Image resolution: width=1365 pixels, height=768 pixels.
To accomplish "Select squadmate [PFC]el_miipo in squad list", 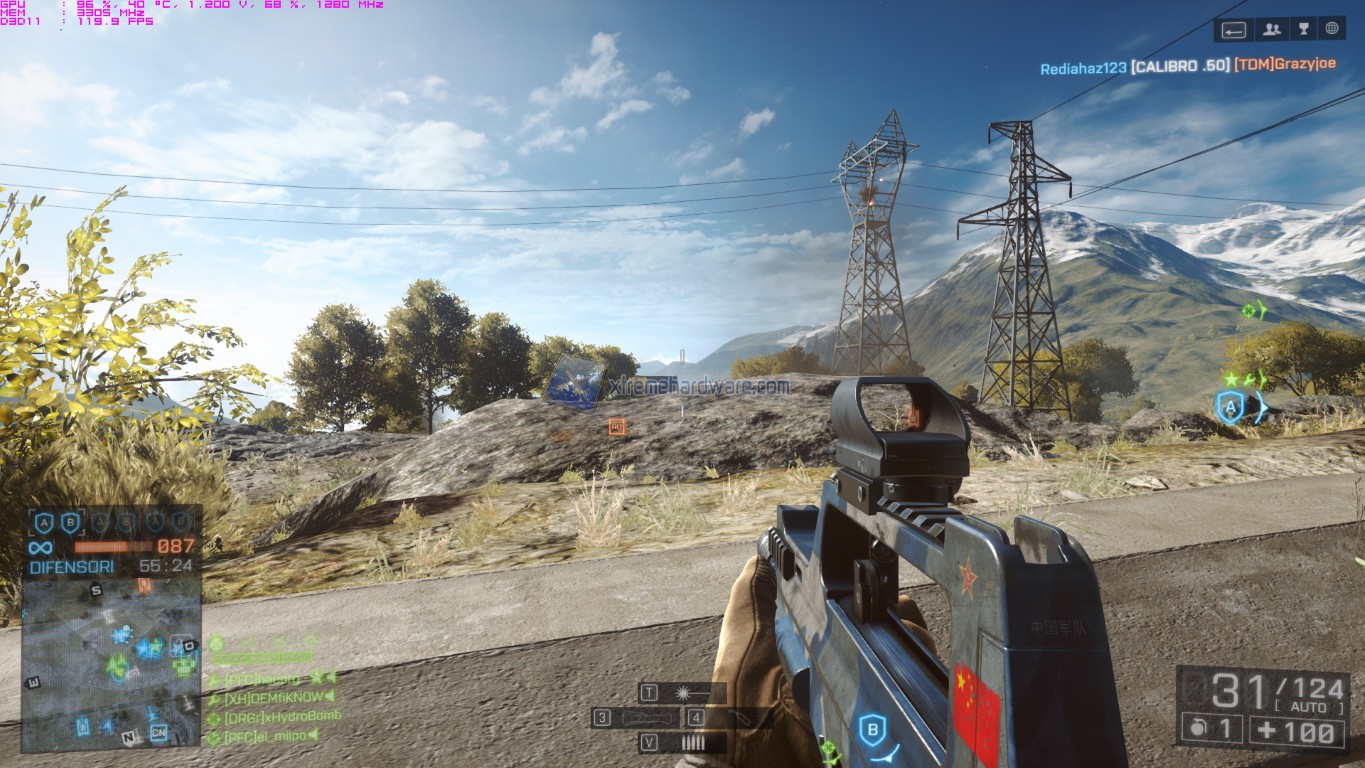I will tap(260, 736).
